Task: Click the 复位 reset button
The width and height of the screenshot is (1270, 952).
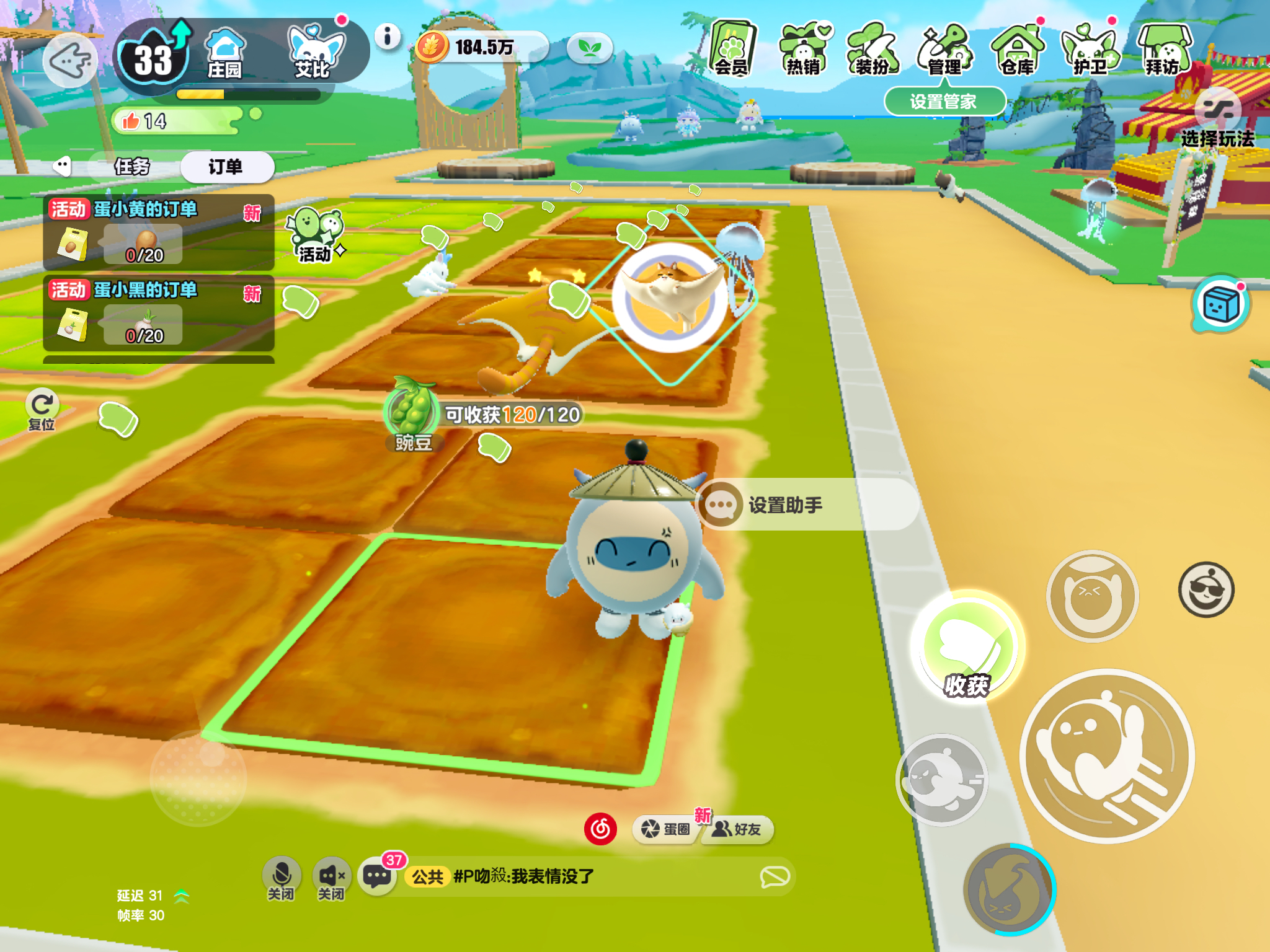Action: coord(42,409)
